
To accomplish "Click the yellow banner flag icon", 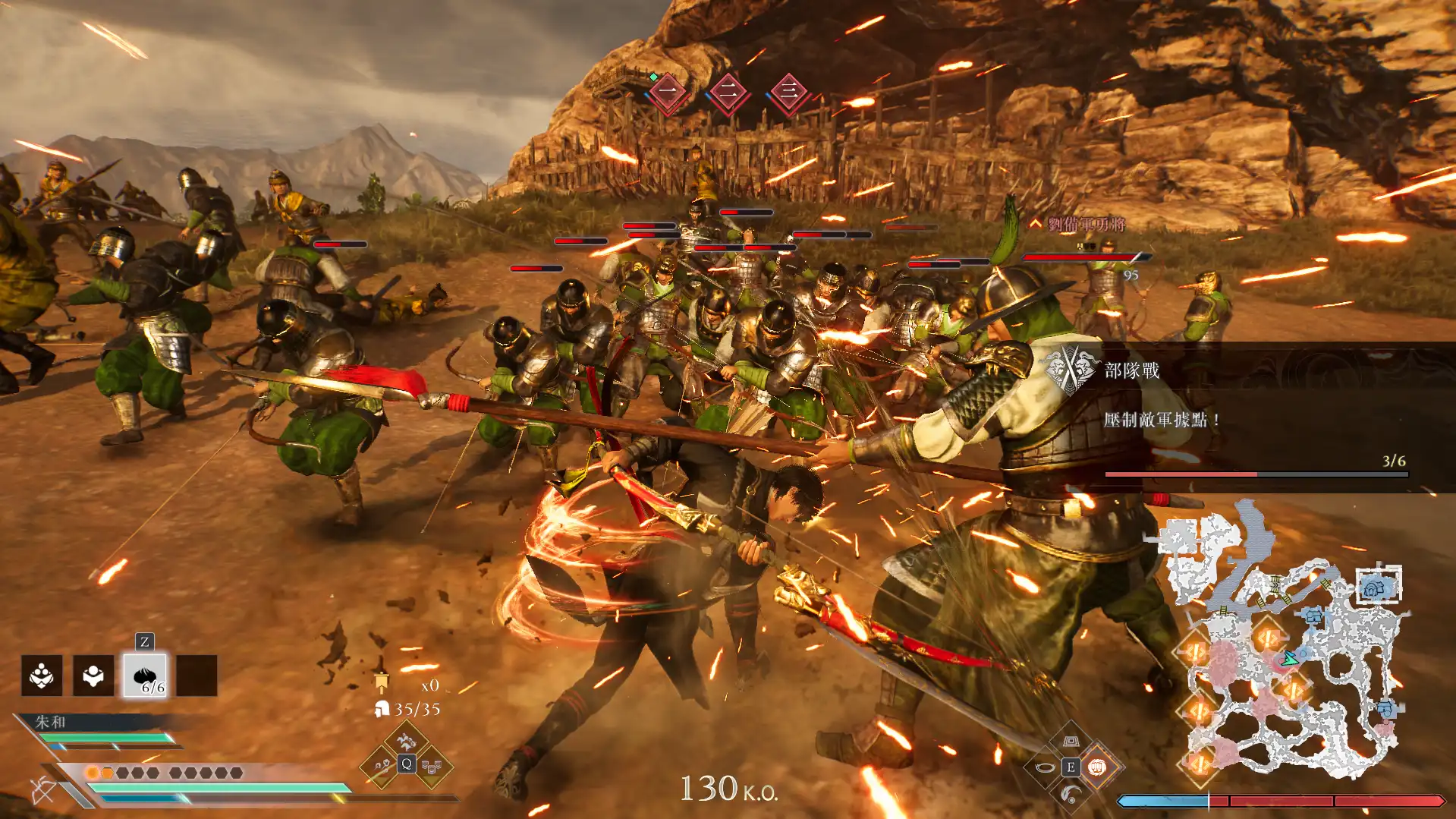I will tap(382, 683).
